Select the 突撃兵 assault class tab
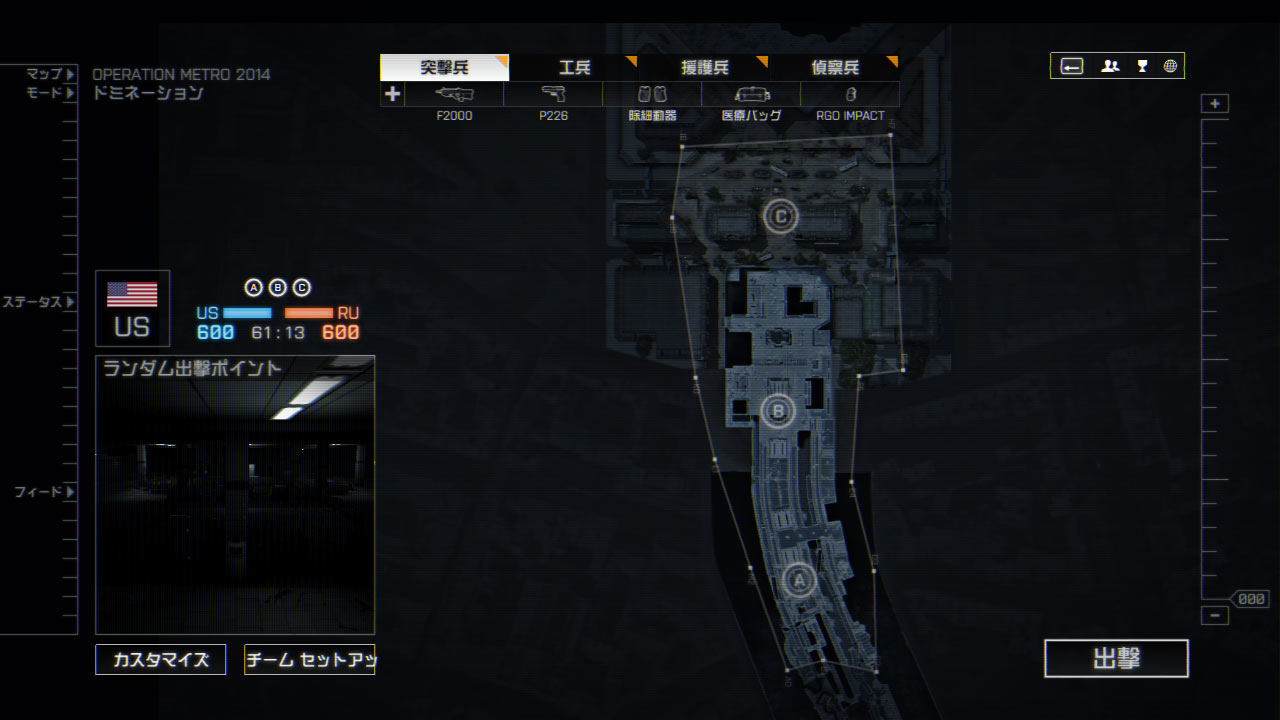 444,68
